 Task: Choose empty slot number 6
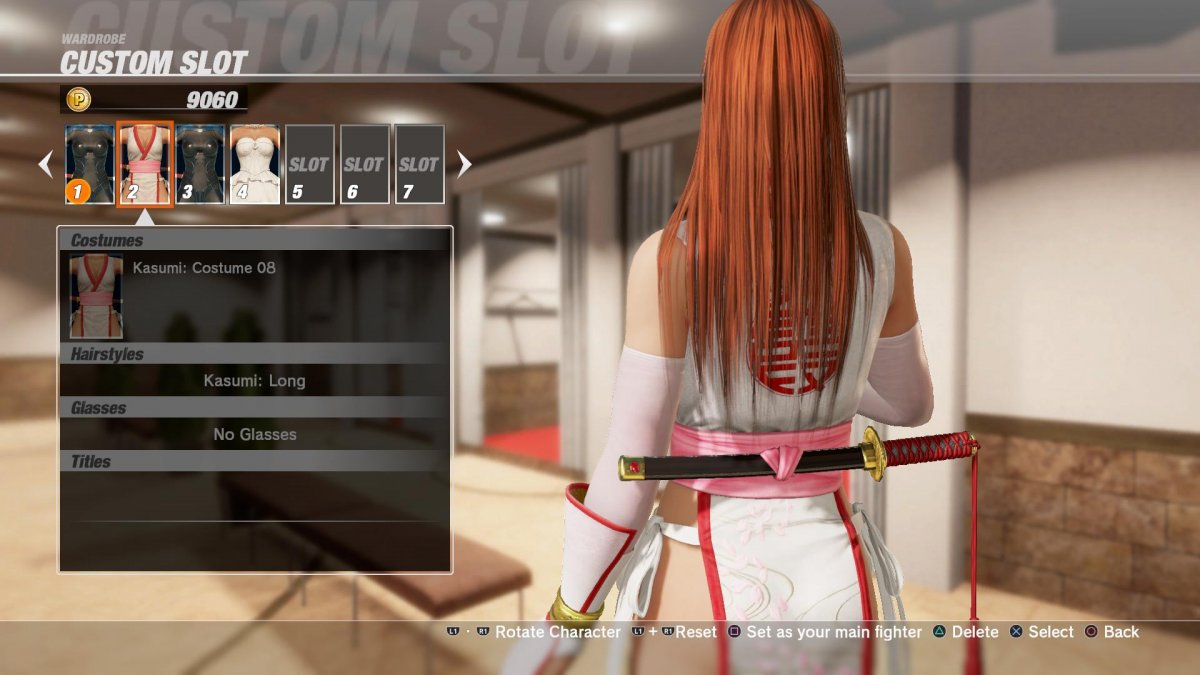(365, 164)
